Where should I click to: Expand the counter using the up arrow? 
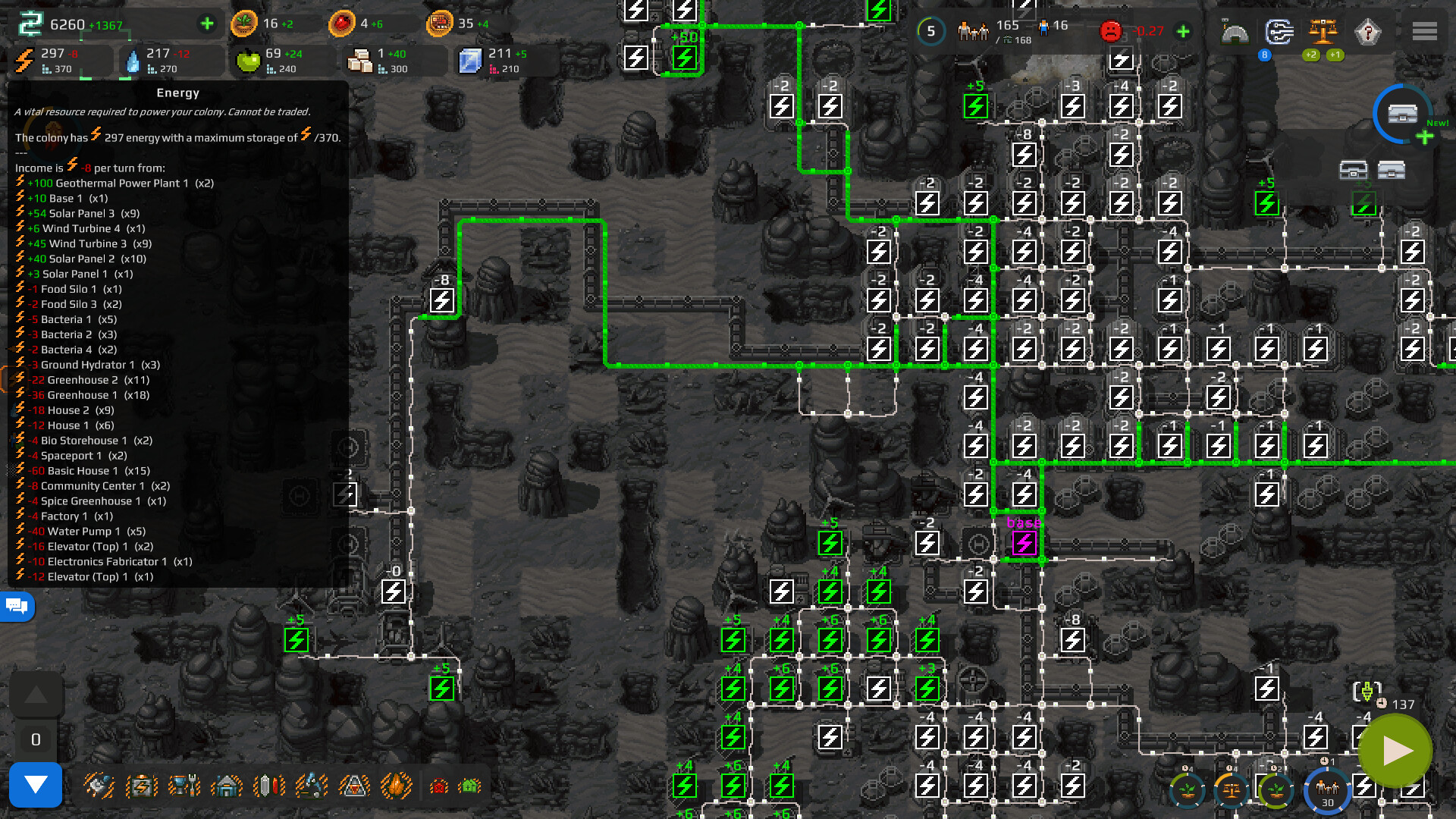(x=36, y=692)
